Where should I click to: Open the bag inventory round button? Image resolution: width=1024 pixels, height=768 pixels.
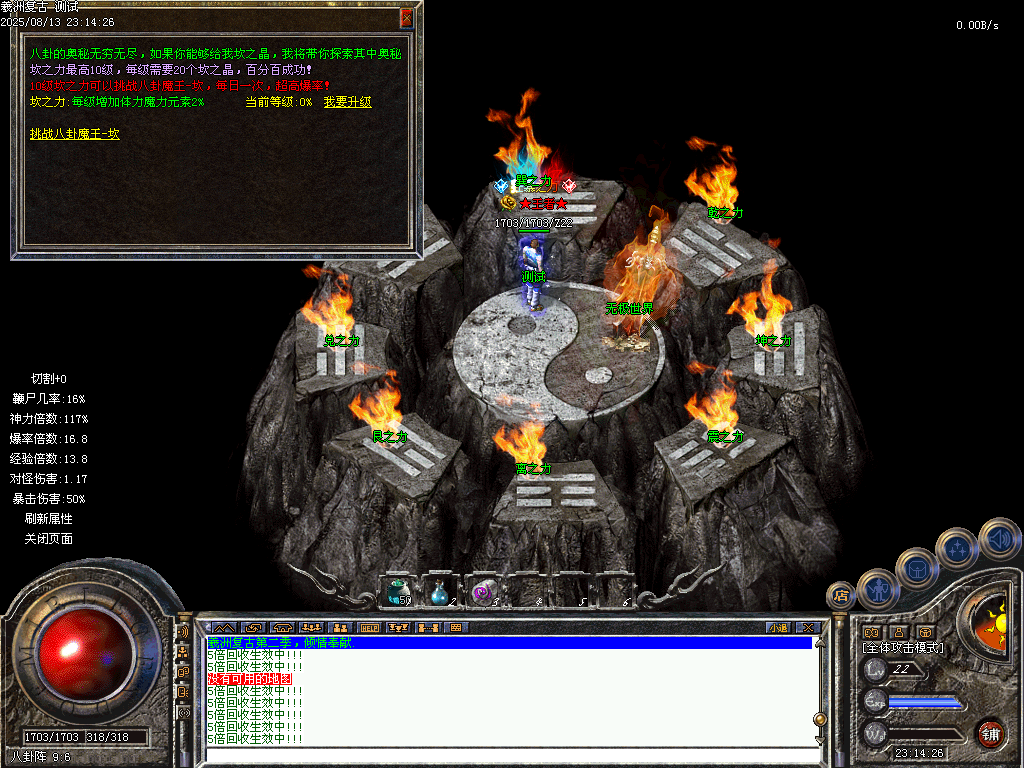tap(917, 567)
